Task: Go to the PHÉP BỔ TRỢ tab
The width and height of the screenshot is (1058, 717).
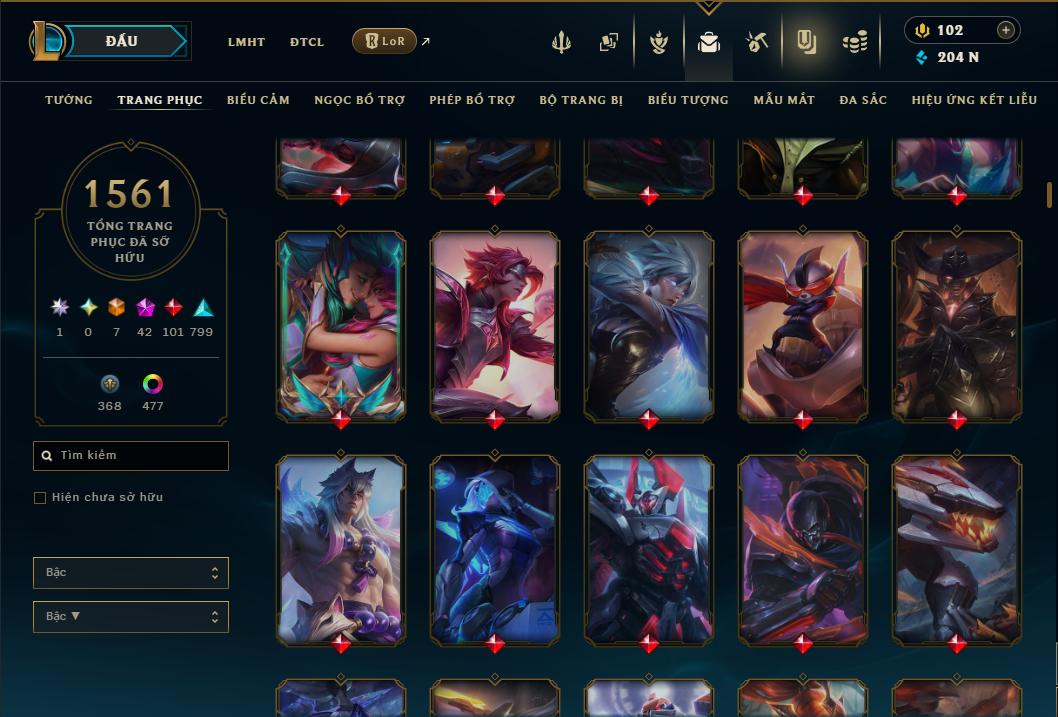Action: (472, 100)
